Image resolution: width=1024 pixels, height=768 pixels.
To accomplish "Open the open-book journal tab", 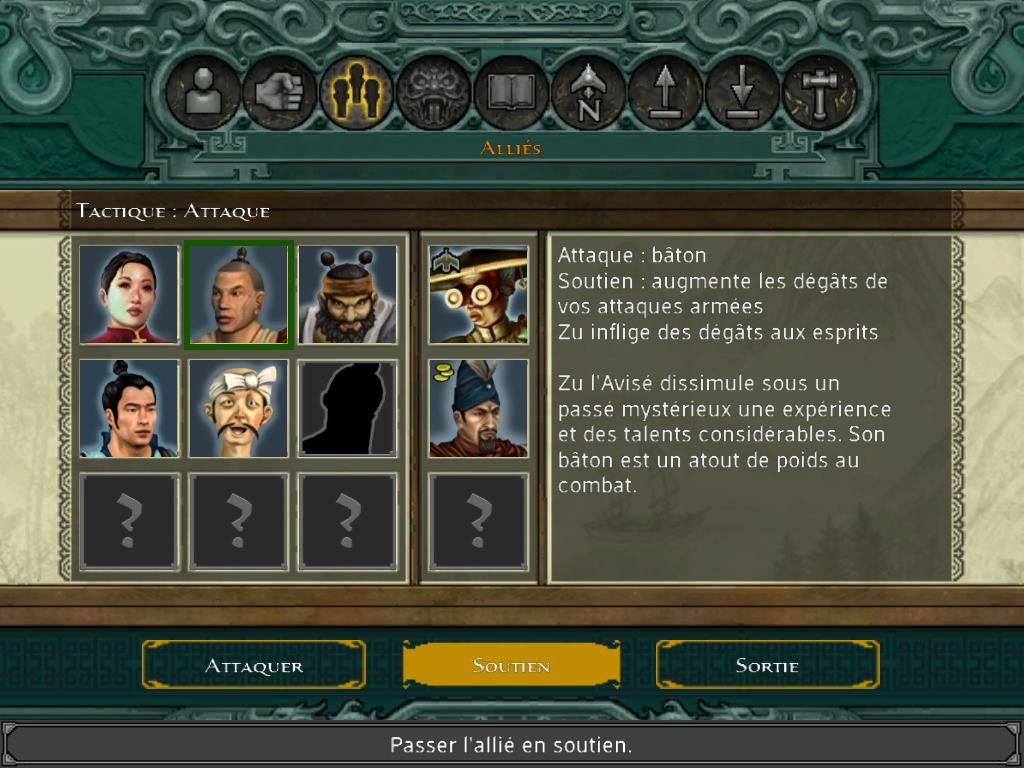I will click(x=510, y=94).
